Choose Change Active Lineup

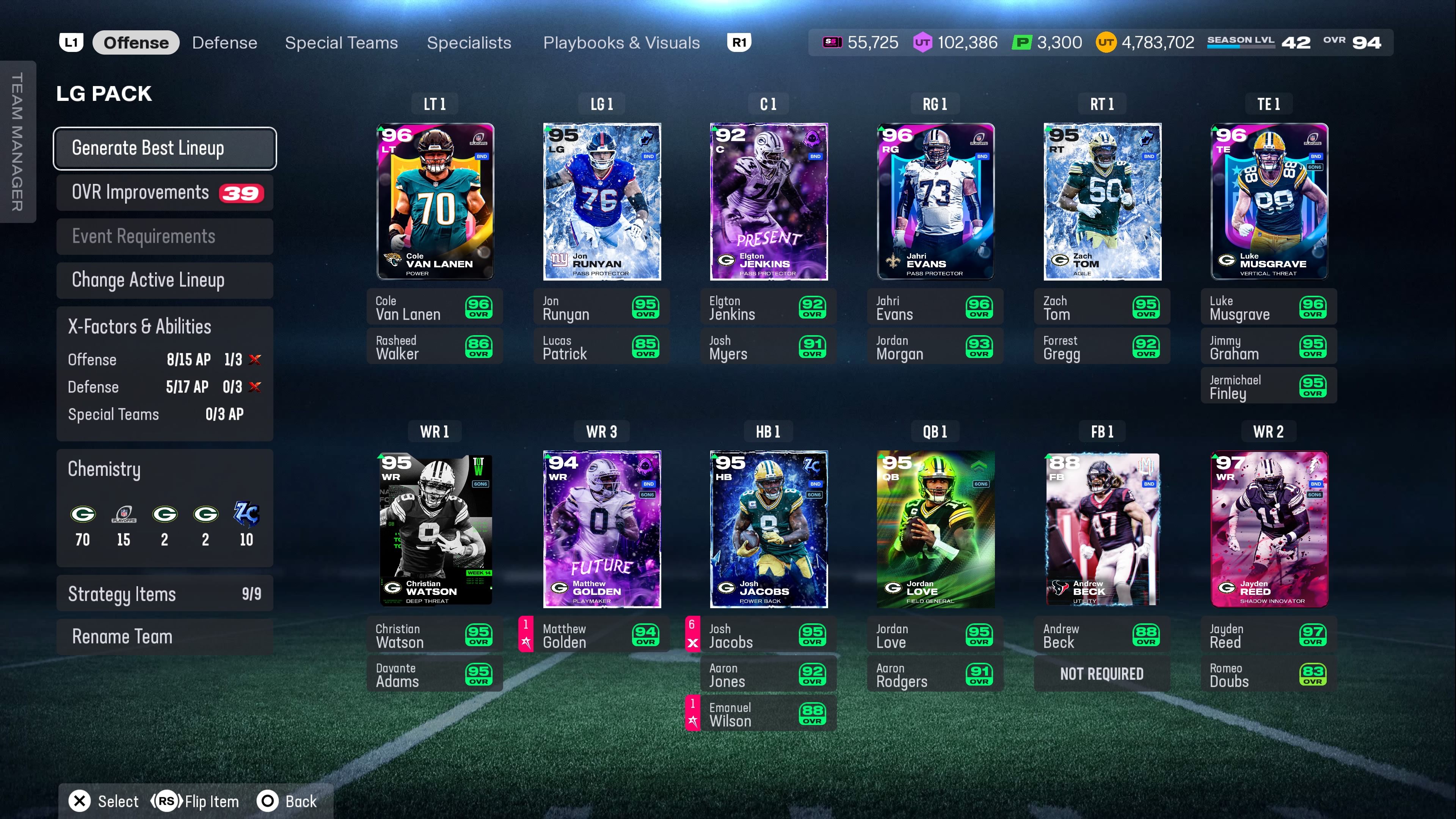(x=165, y=280)
